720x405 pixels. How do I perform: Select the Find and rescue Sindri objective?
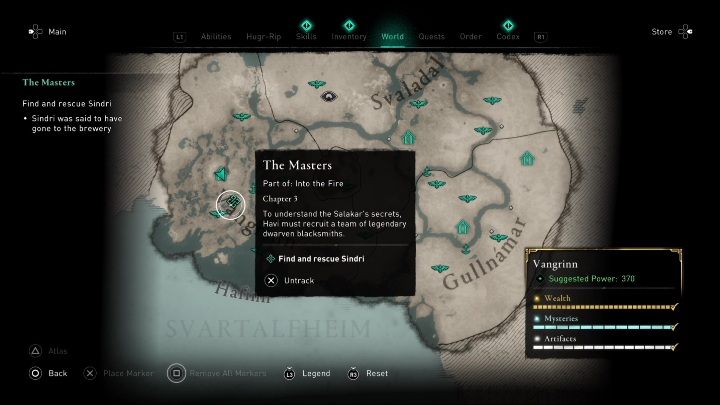pos(320,258)
